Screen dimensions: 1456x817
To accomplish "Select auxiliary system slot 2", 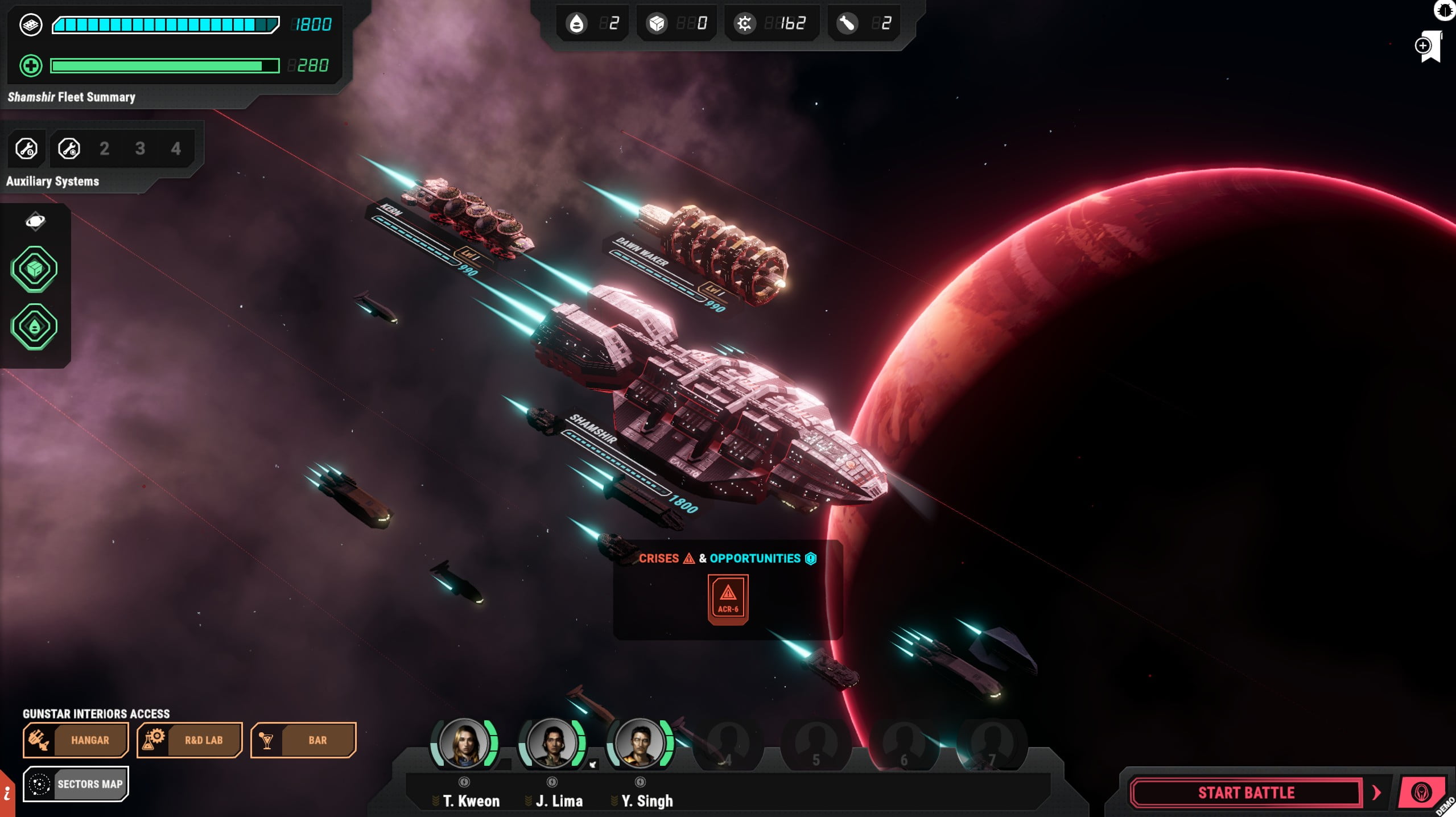I will (104, 149).
